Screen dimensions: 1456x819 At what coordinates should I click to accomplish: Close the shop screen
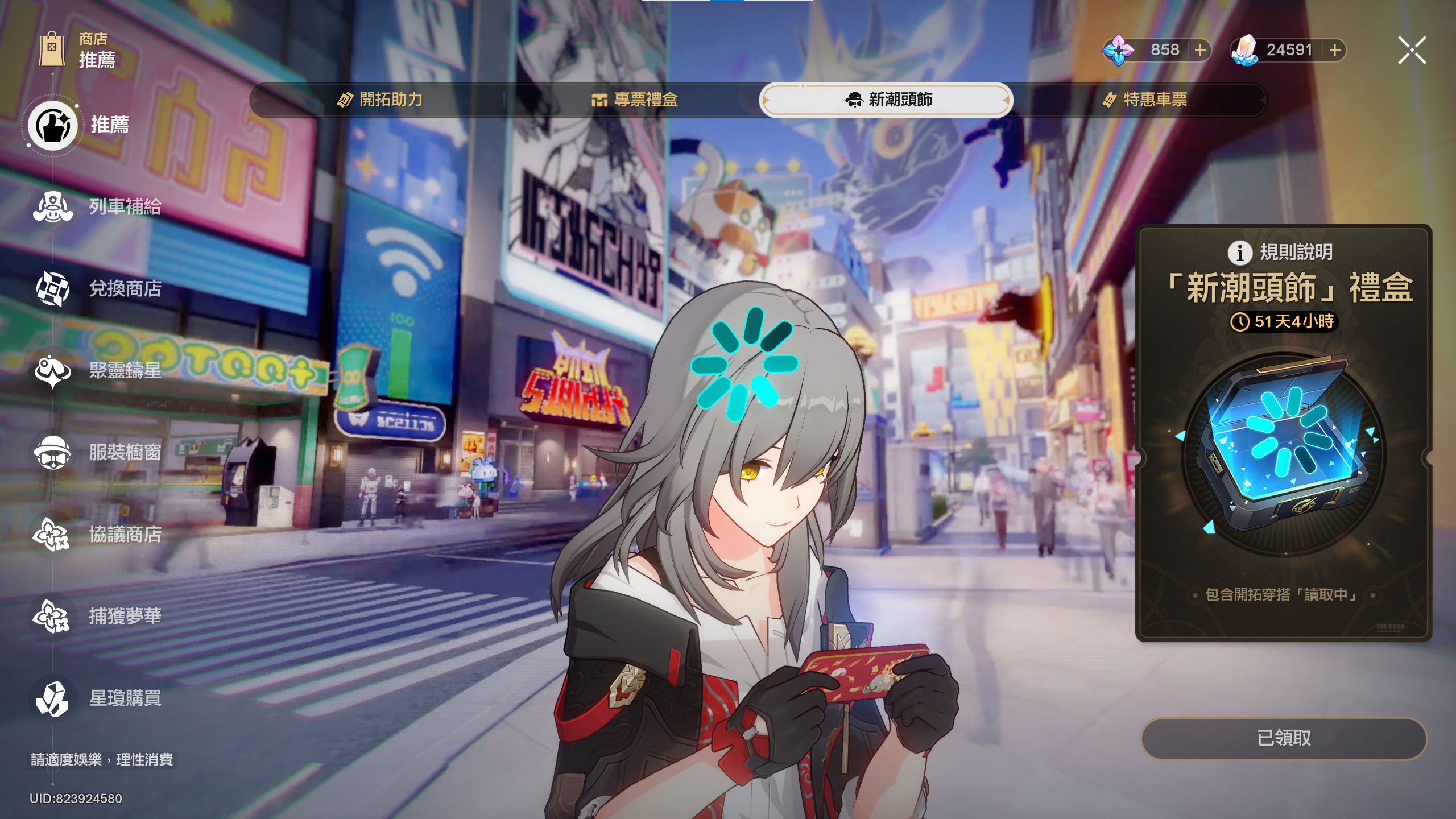tap(1412, 51)
